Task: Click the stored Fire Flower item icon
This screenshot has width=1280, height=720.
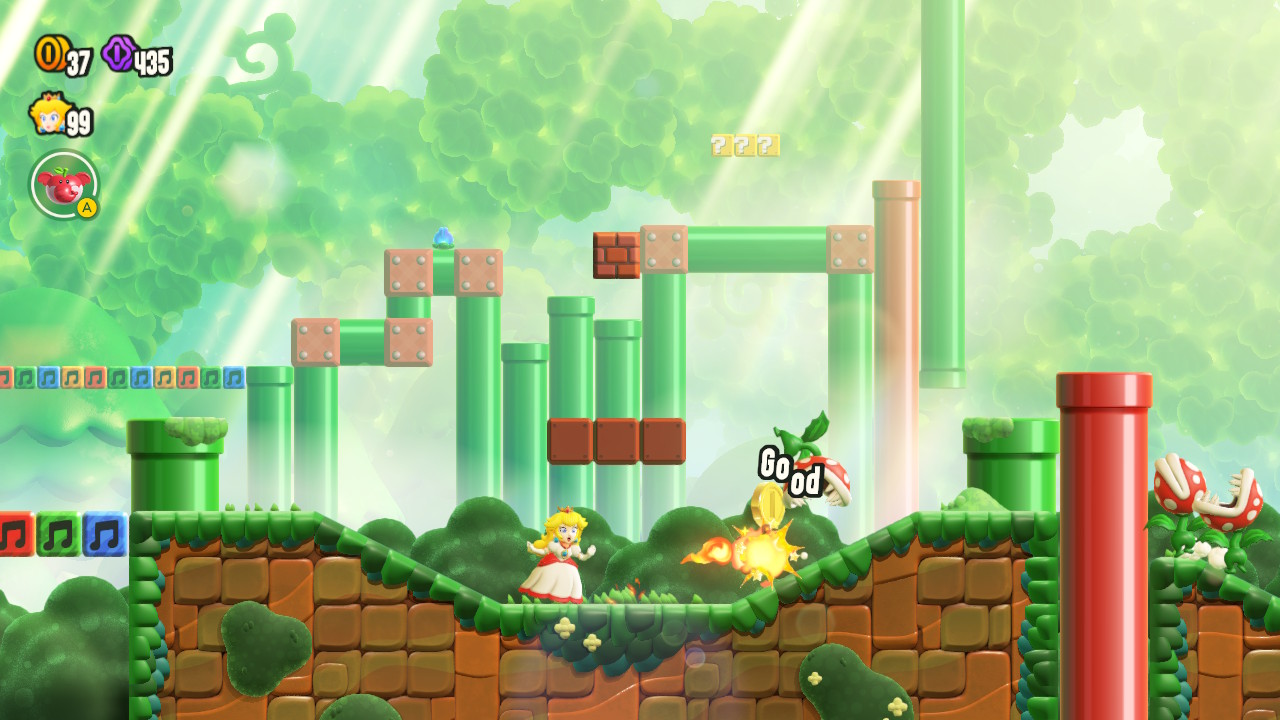Action: pyautogui.click(x=62, y=185)
